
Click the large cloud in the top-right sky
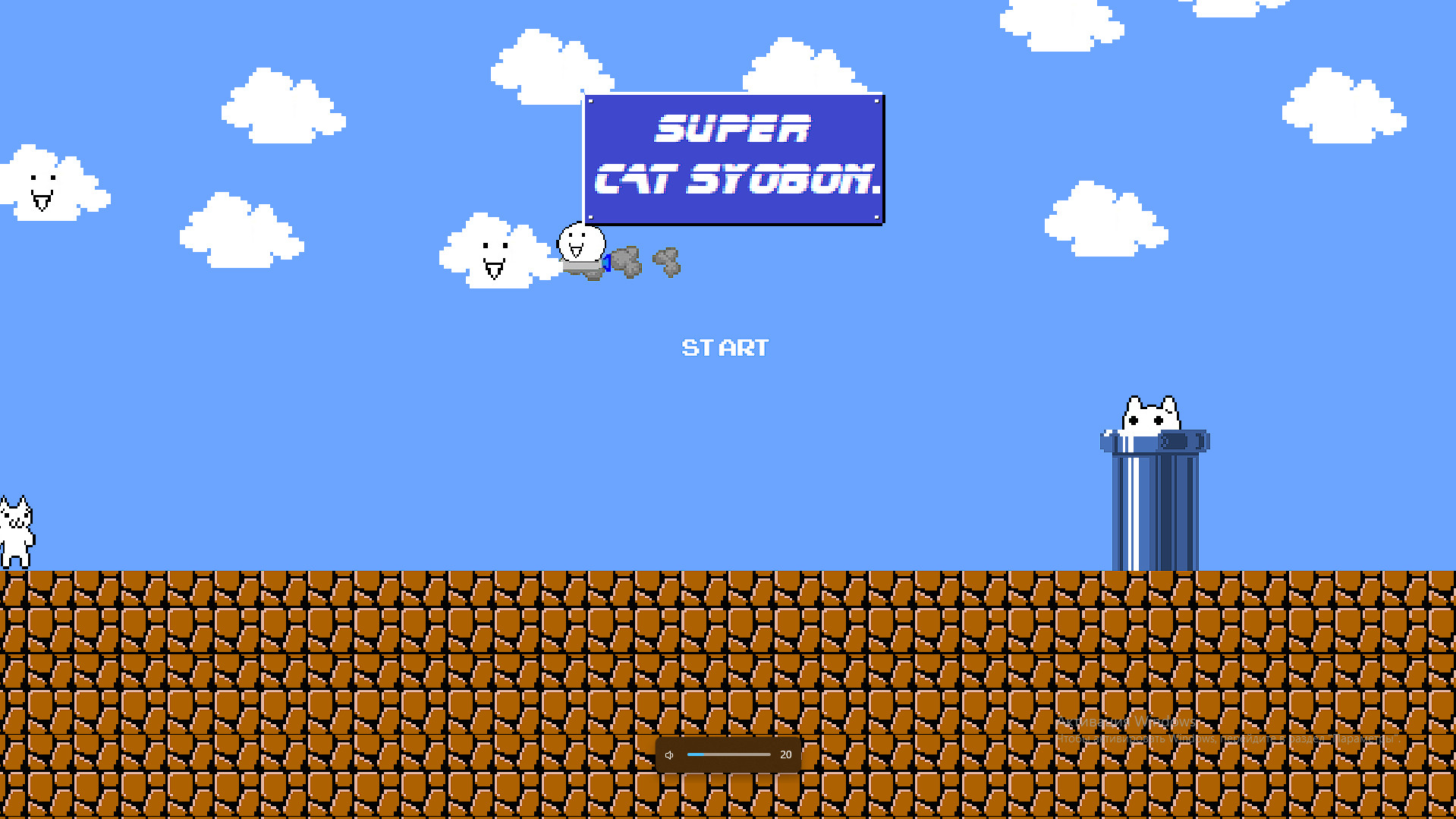click(1343, 106)
